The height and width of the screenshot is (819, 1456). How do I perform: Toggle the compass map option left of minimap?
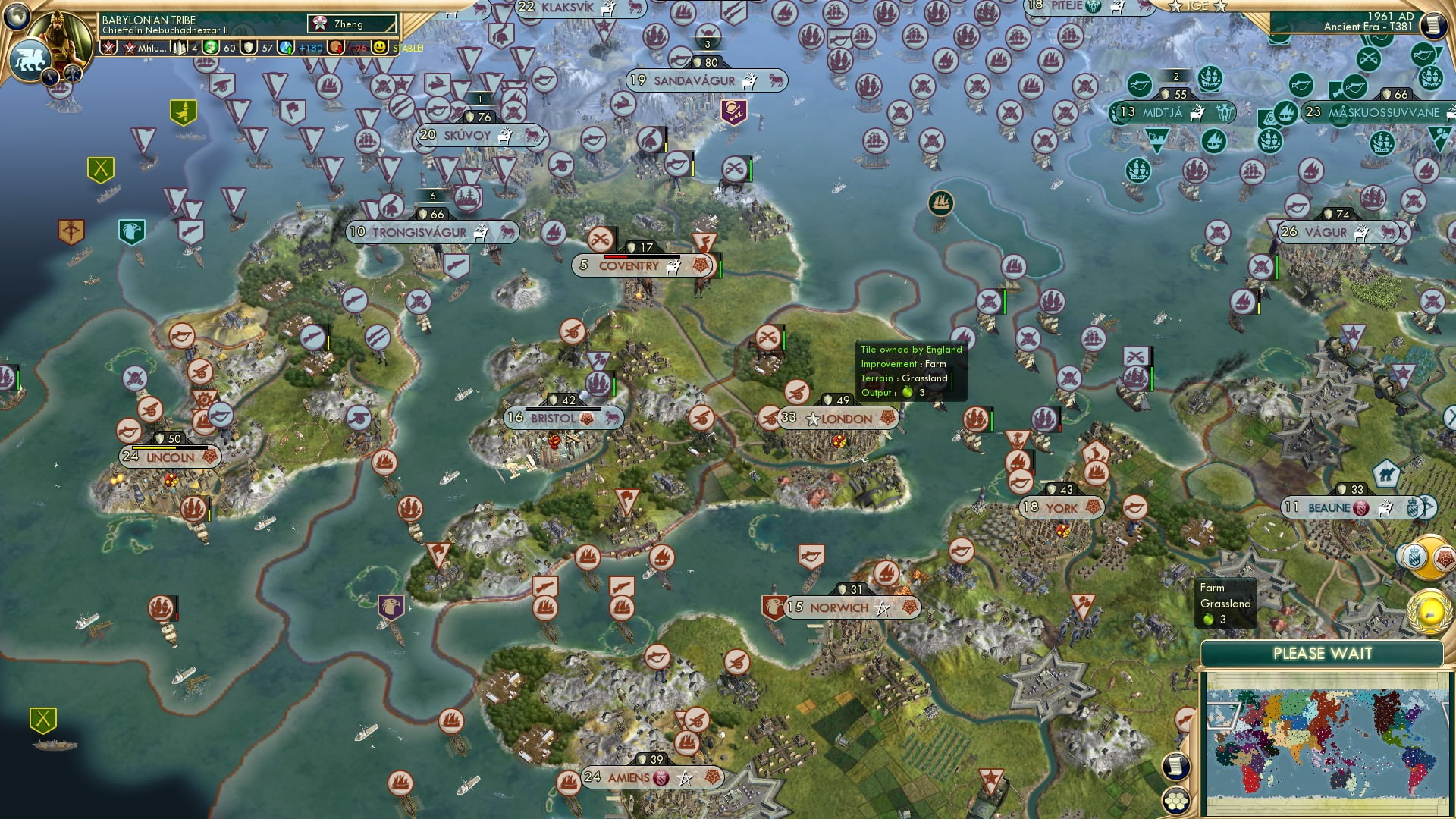point(1185,719)
